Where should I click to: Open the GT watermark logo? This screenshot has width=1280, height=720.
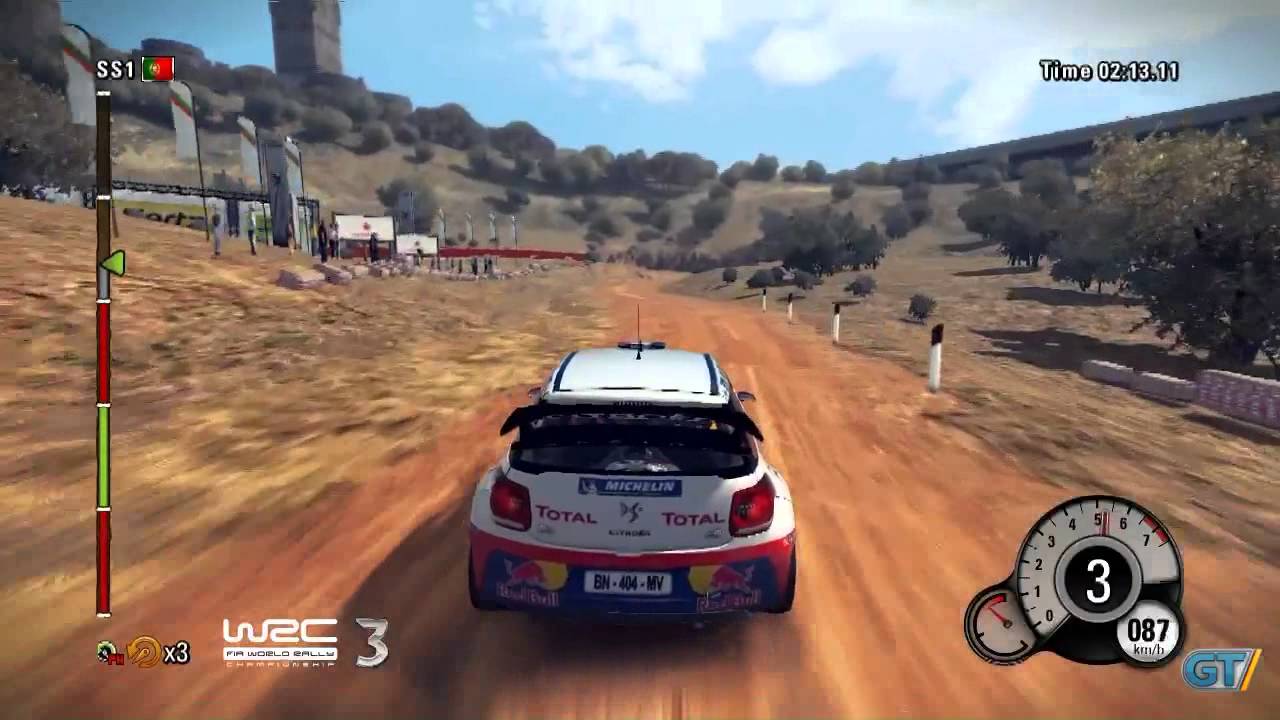[x=1219, y=669]
